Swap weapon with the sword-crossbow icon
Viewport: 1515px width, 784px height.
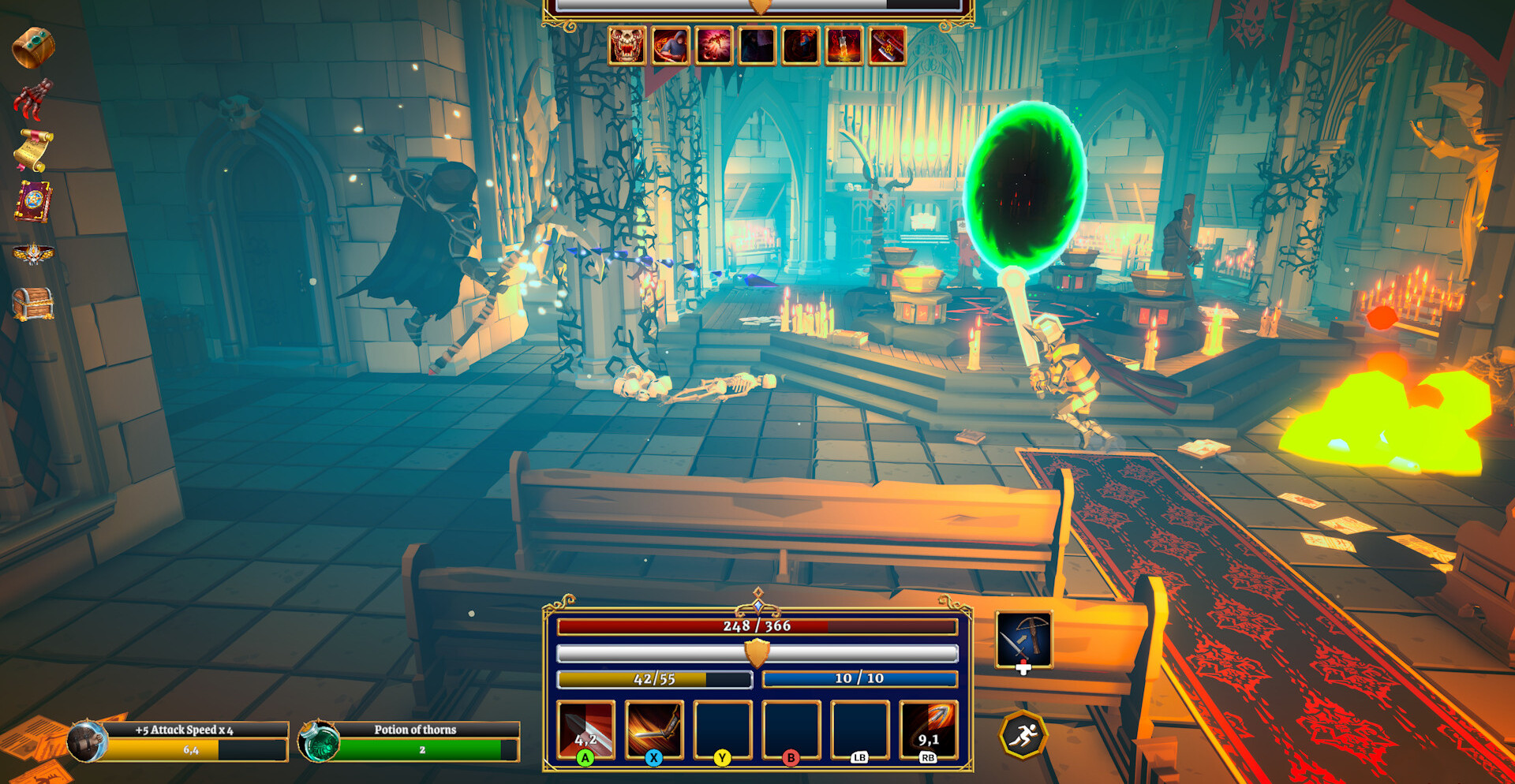1023,639
